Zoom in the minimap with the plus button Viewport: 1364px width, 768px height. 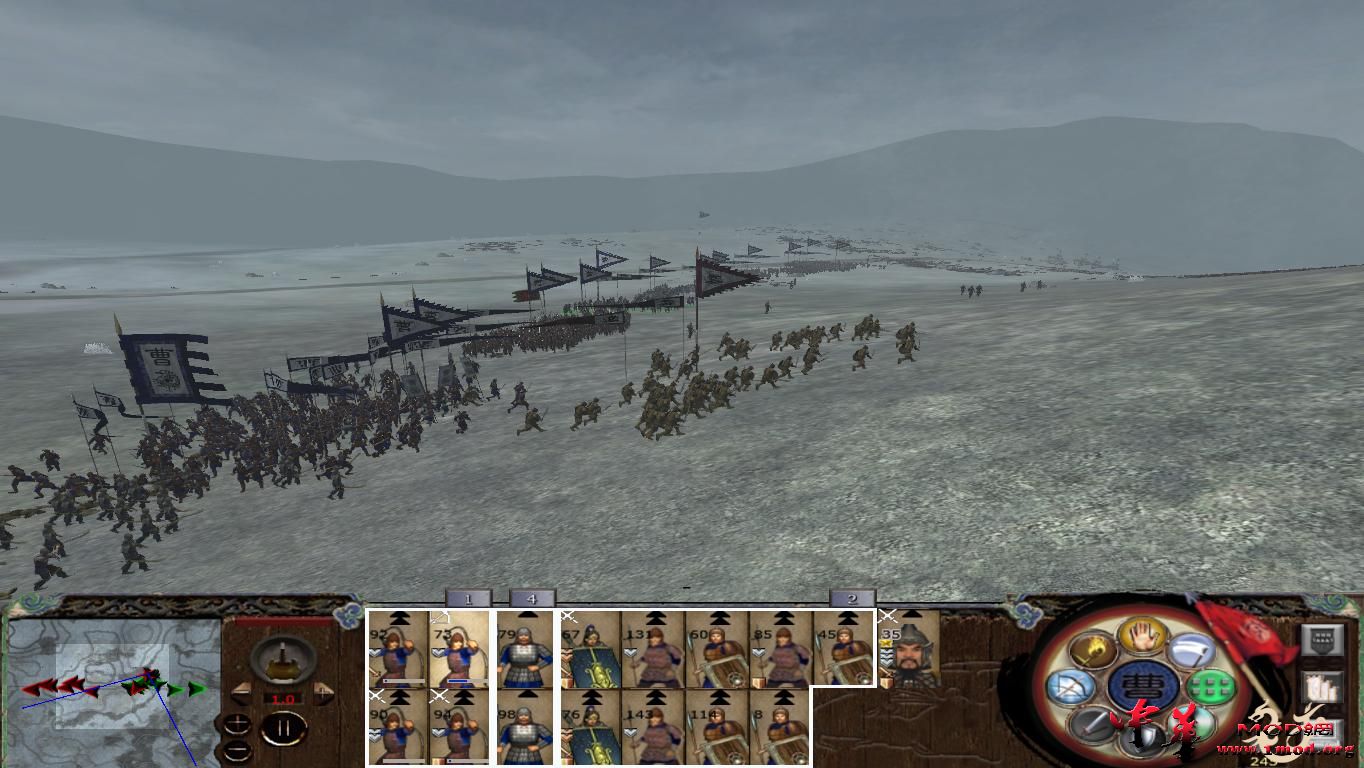[237, 724]
